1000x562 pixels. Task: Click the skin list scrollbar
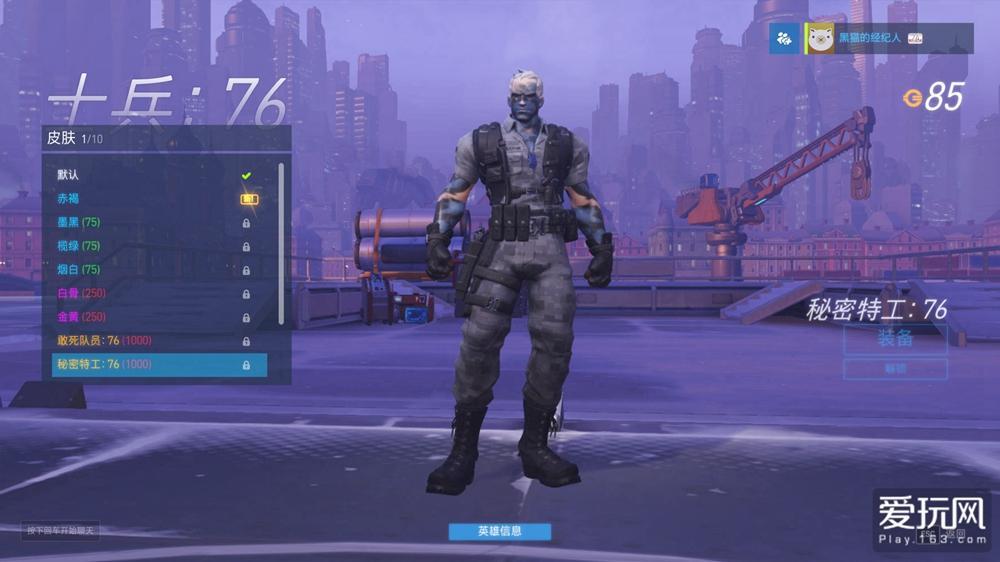coord(281,240)
